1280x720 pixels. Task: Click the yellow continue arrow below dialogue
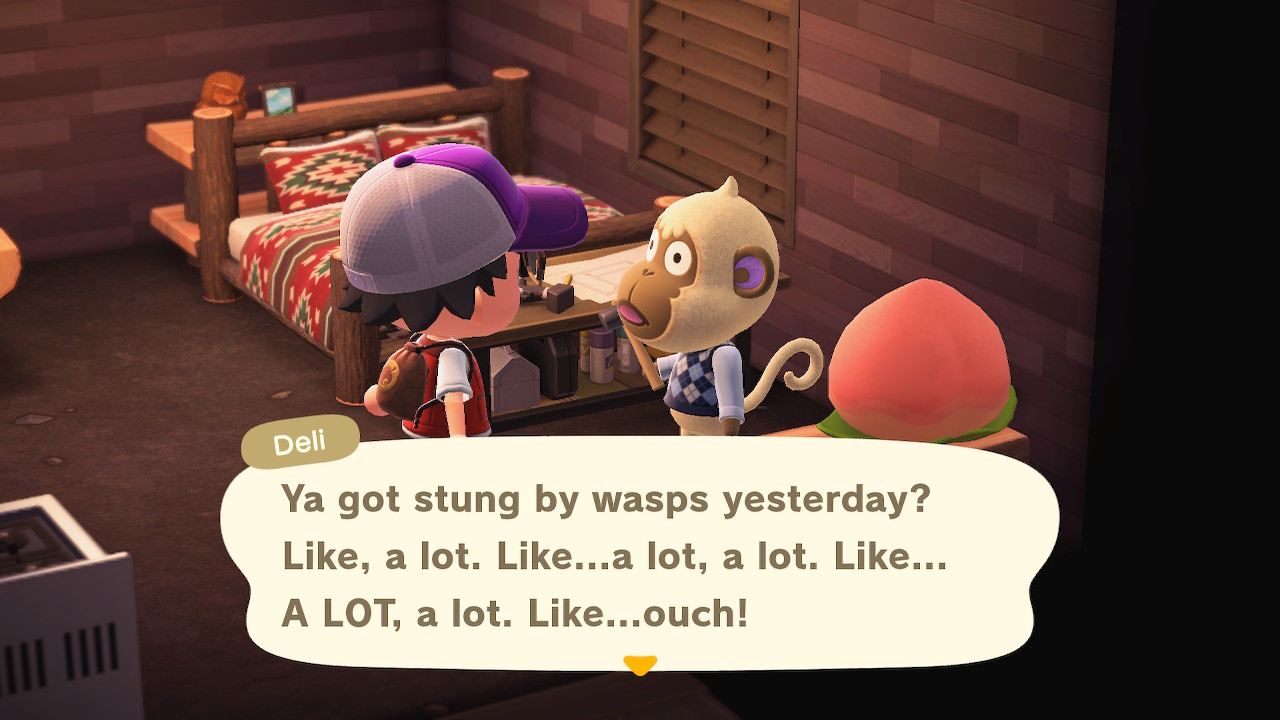[640, 661]
